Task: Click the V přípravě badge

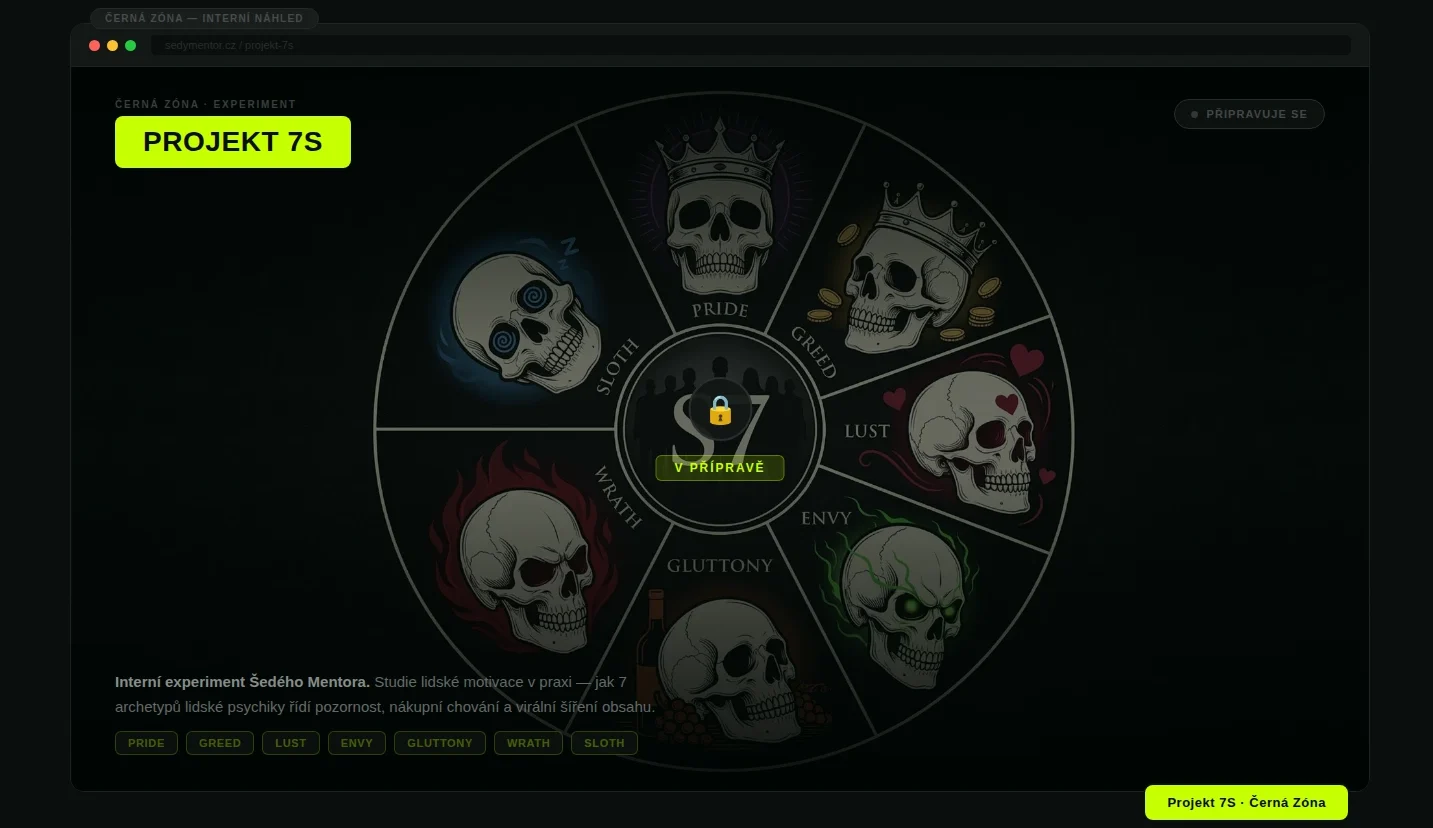Action: click(x=719, y=468)
